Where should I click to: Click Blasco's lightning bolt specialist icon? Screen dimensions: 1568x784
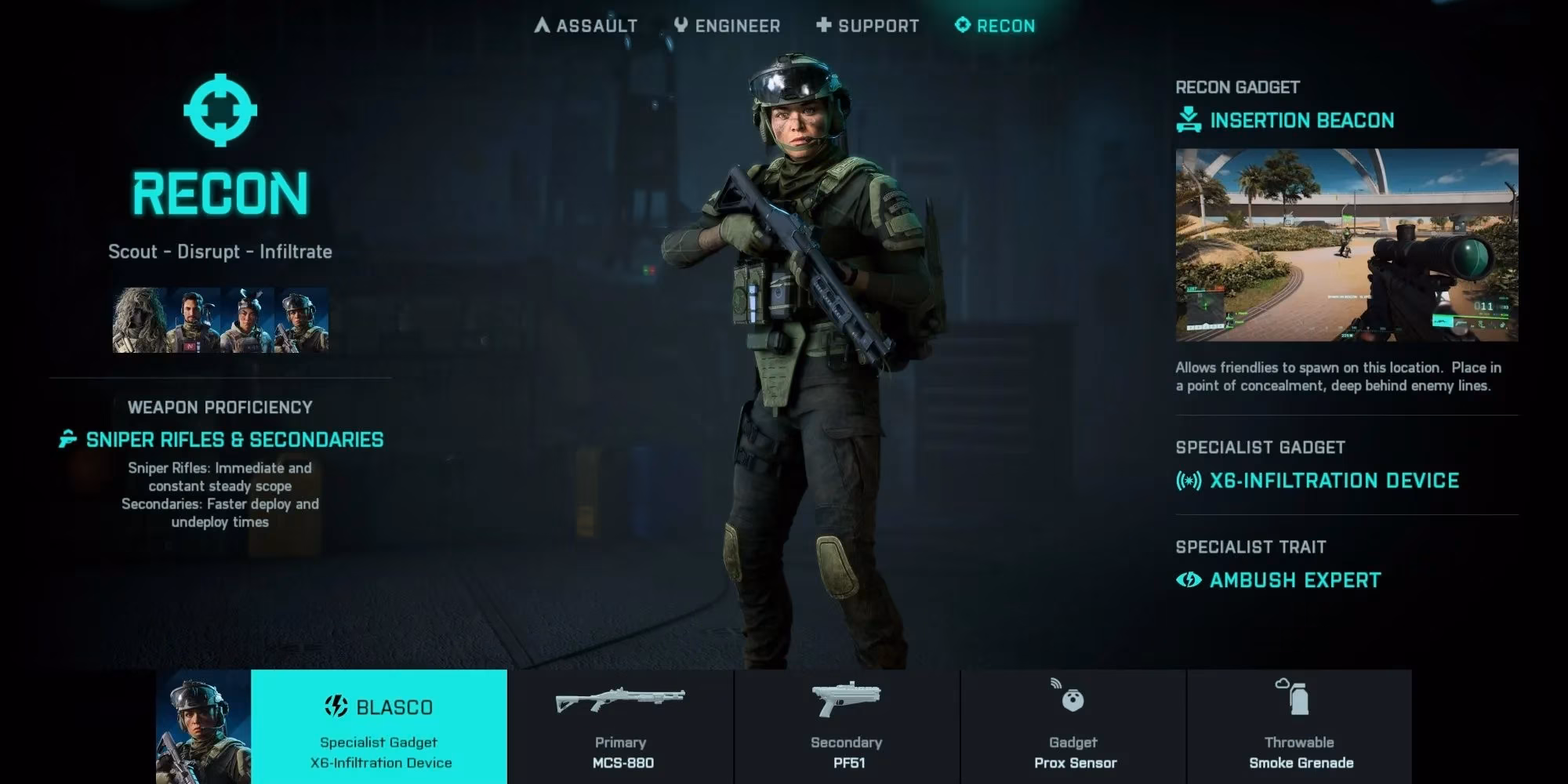coord(336,706)
